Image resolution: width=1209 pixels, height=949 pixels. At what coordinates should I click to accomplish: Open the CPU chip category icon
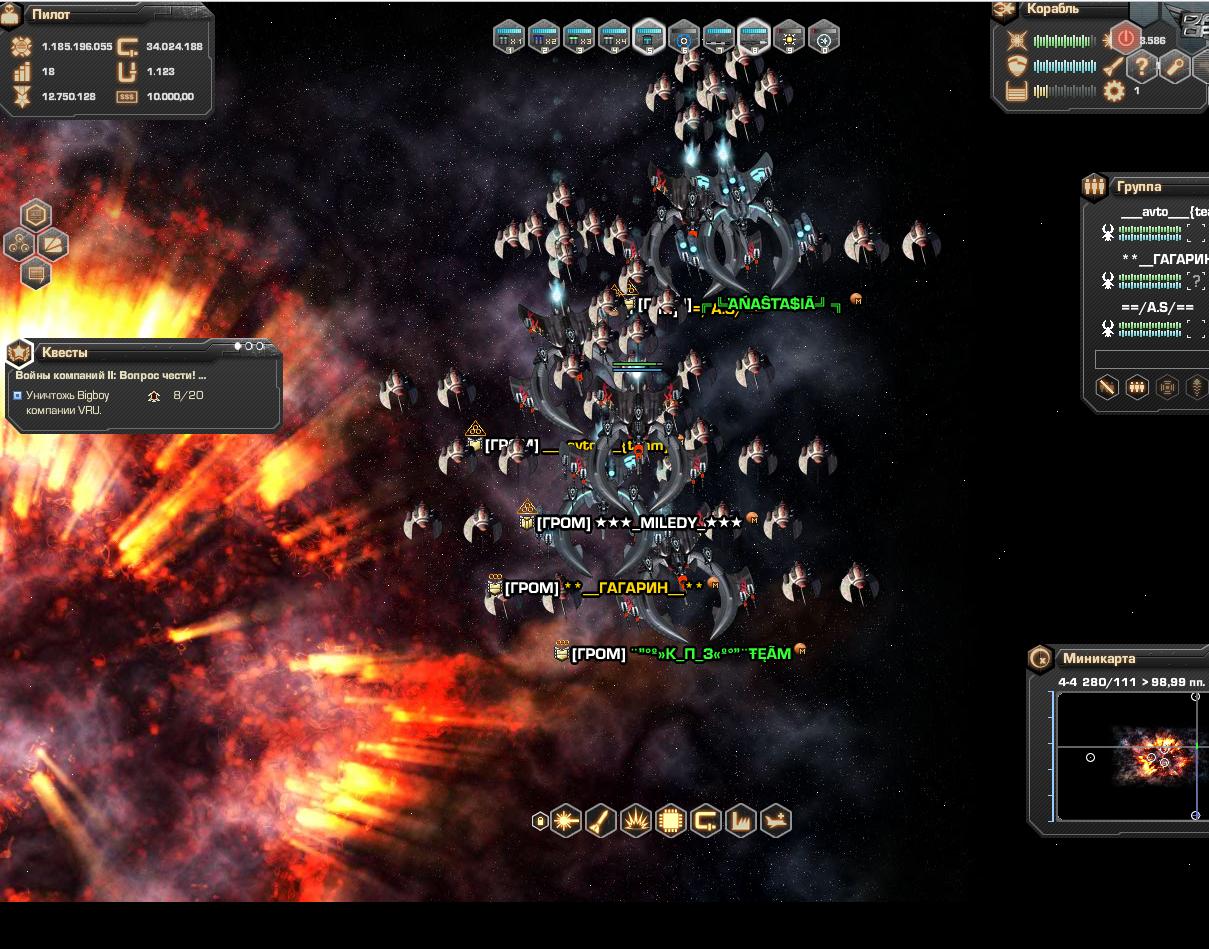click(671, 822)
